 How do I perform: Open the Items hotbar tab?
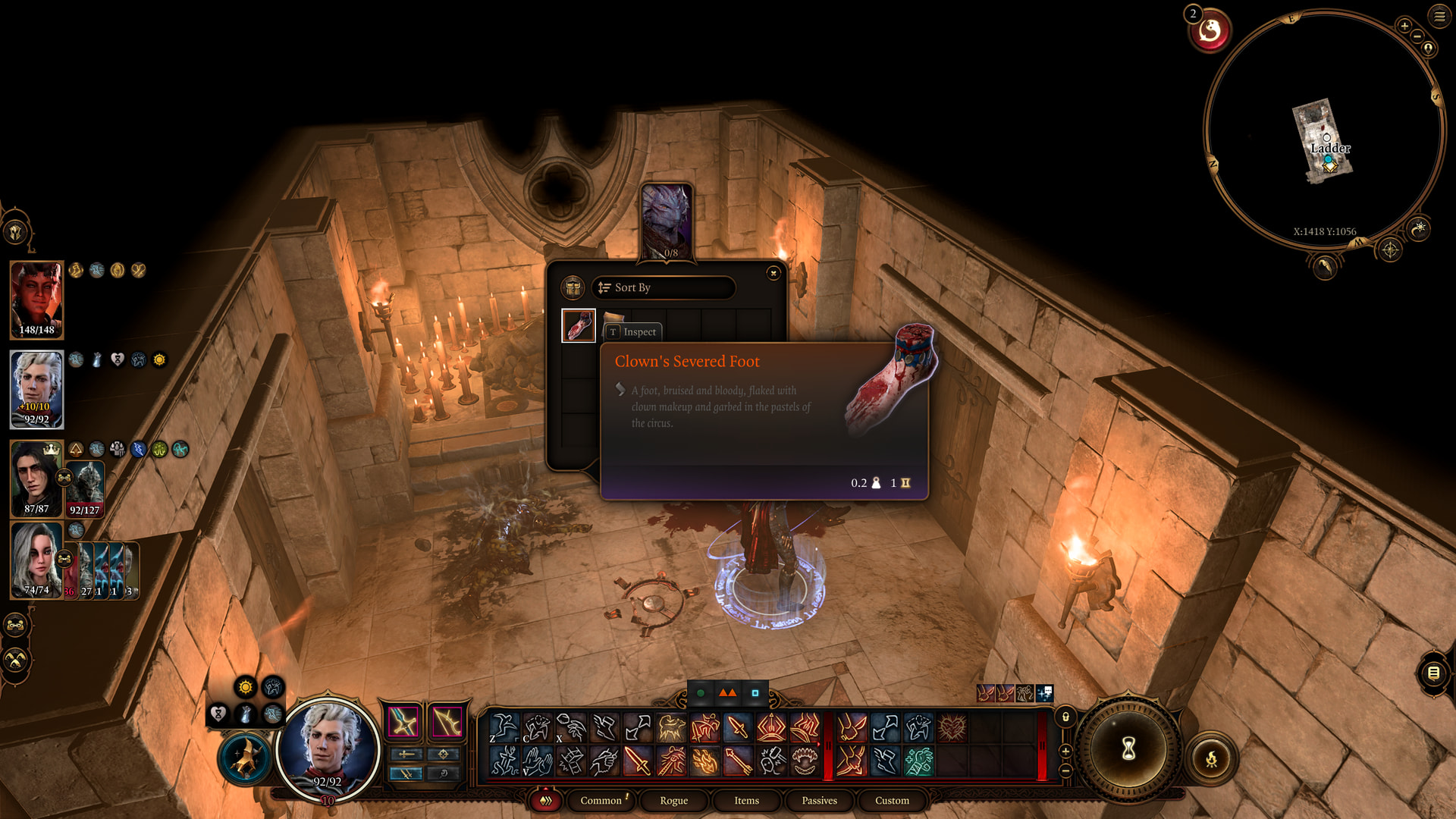pos(746,800)
